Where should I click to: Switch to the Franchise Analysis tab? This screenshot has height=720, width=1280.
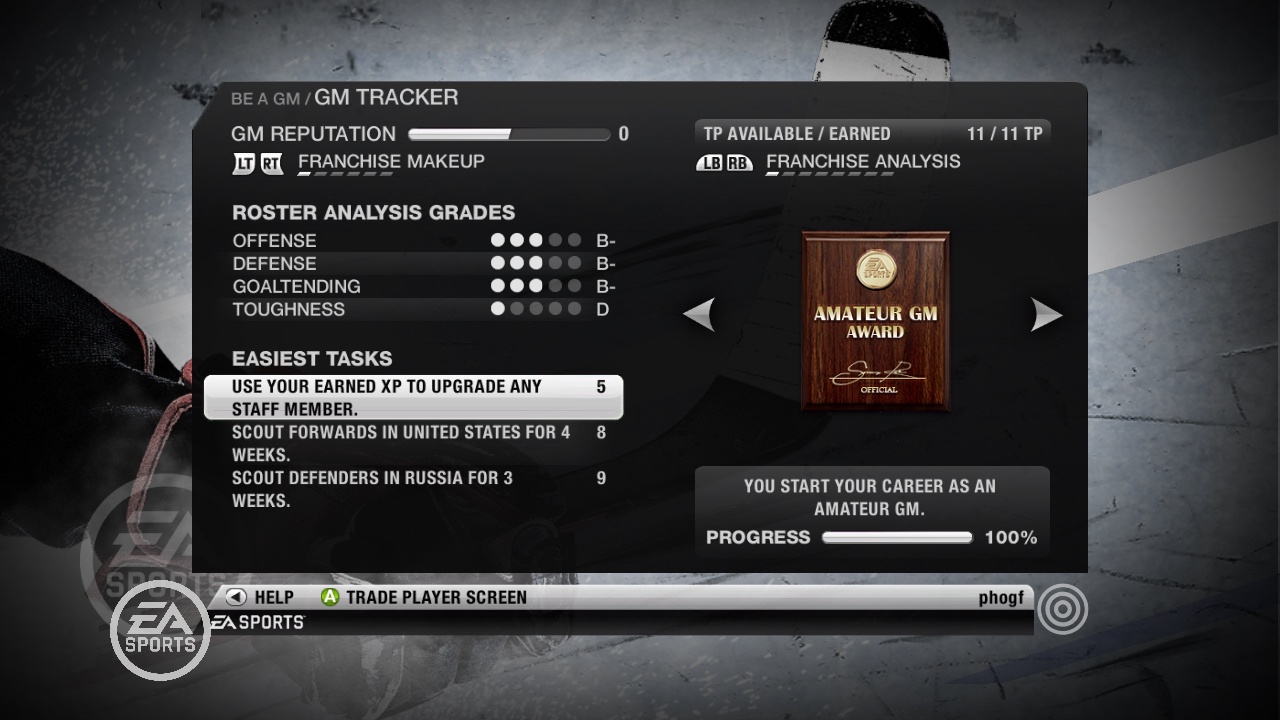862,160
